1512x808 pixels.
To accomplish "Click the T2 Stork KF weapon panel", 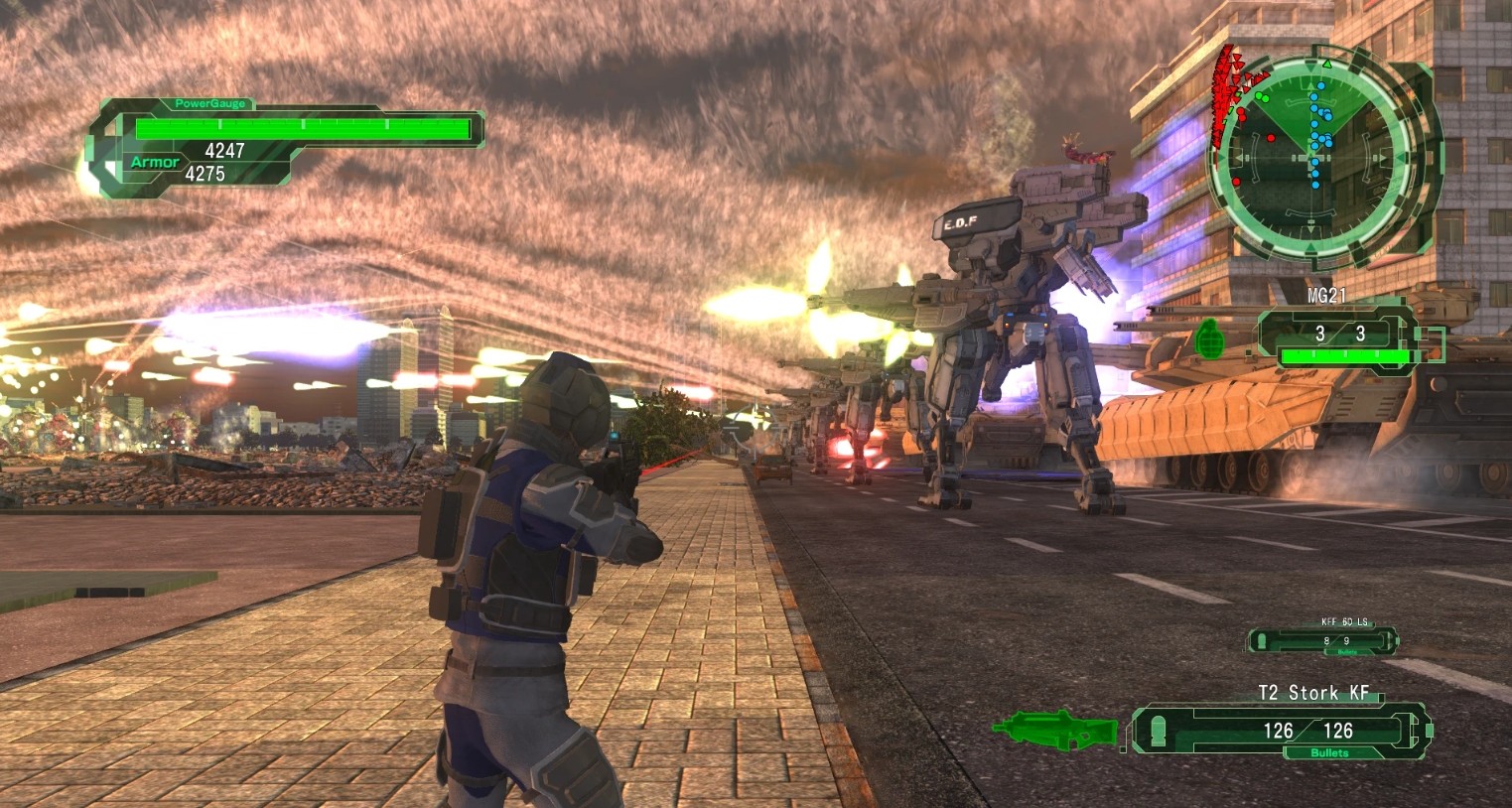I will [x=1281, y=730].
